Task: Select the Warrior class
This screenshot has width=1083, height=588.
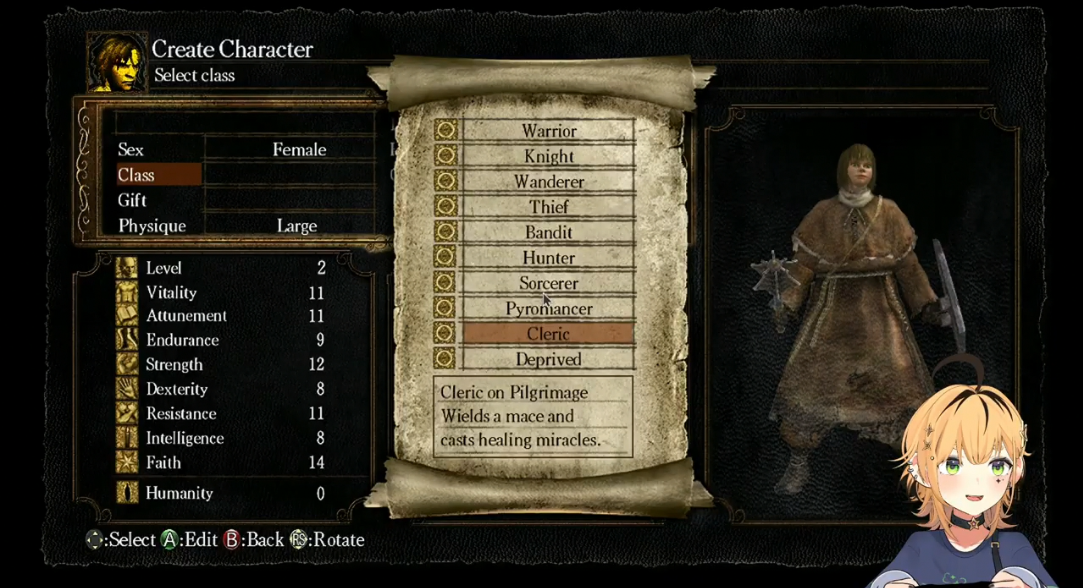Action: [x=548, y=131]
